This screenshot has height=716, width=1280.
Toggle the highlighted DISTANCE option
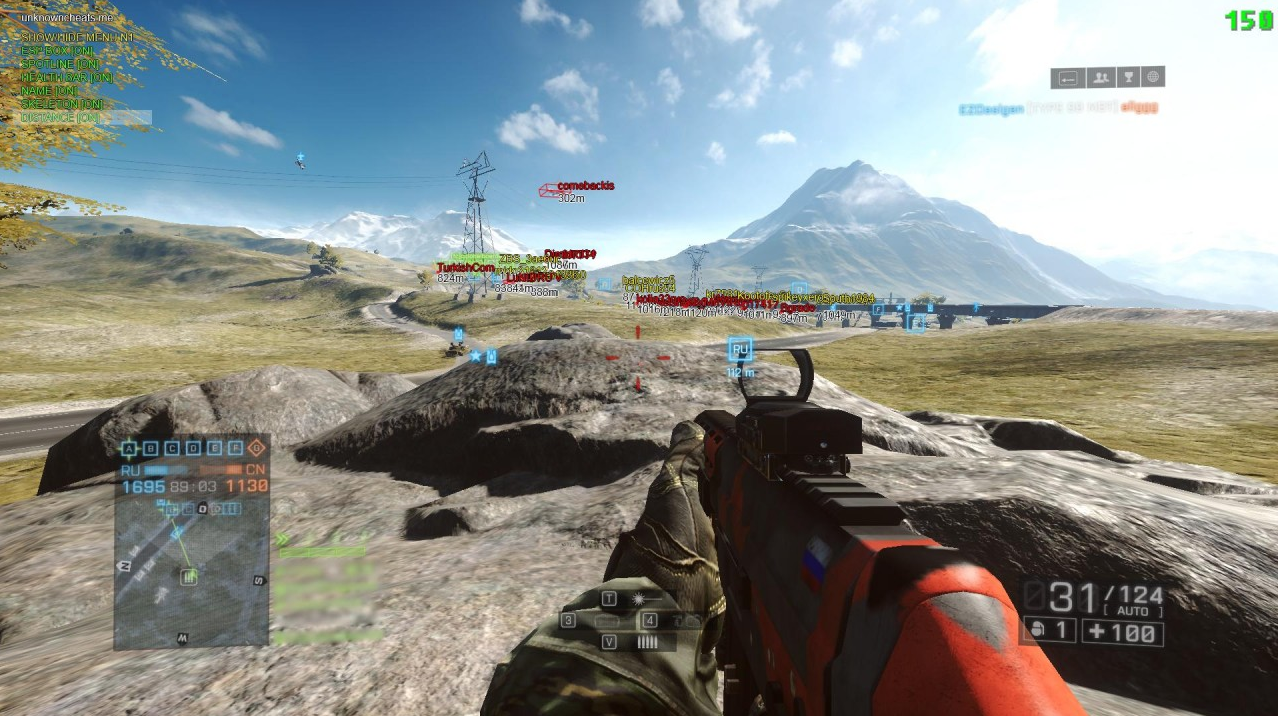coord(60,117)
